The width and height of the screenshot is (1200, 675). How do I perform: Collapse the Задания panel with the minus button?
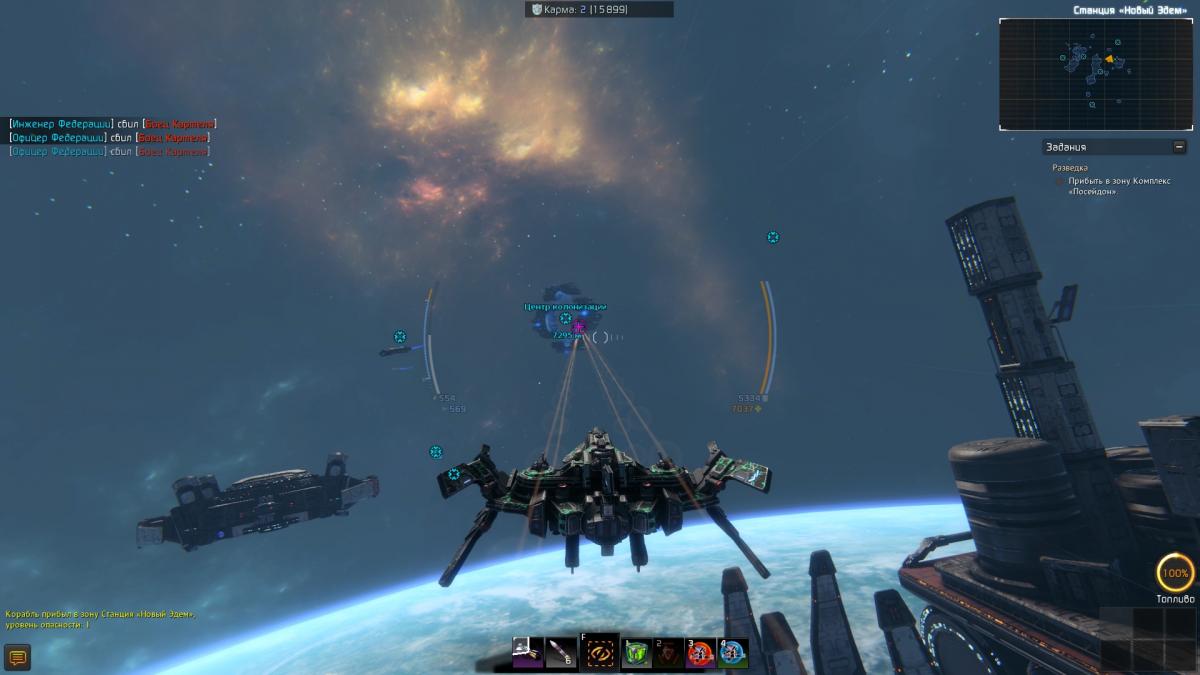pos(1179,147)
